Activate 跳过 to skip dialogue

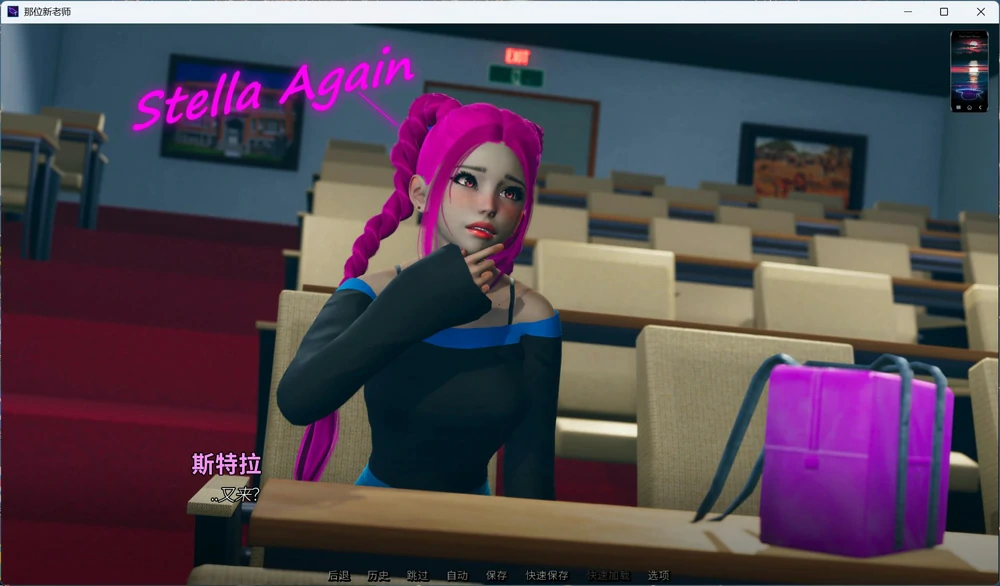pyautogui.click(x=417, y=576)
